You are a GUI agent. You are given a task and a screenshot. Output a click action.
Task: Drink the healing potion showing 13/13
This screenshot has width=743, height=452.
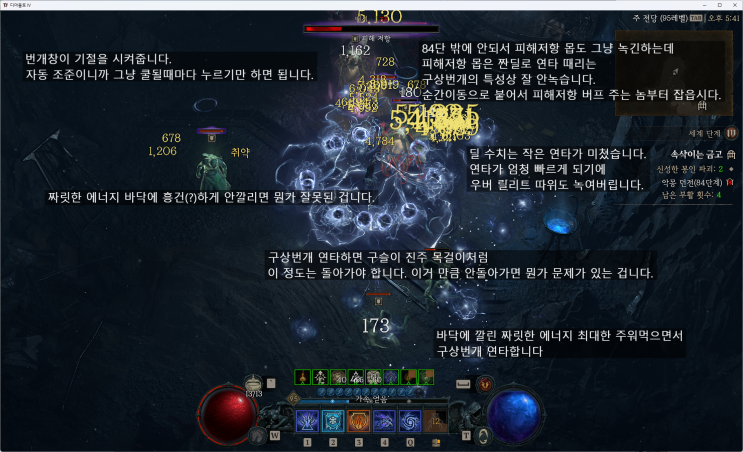(254, 383)
